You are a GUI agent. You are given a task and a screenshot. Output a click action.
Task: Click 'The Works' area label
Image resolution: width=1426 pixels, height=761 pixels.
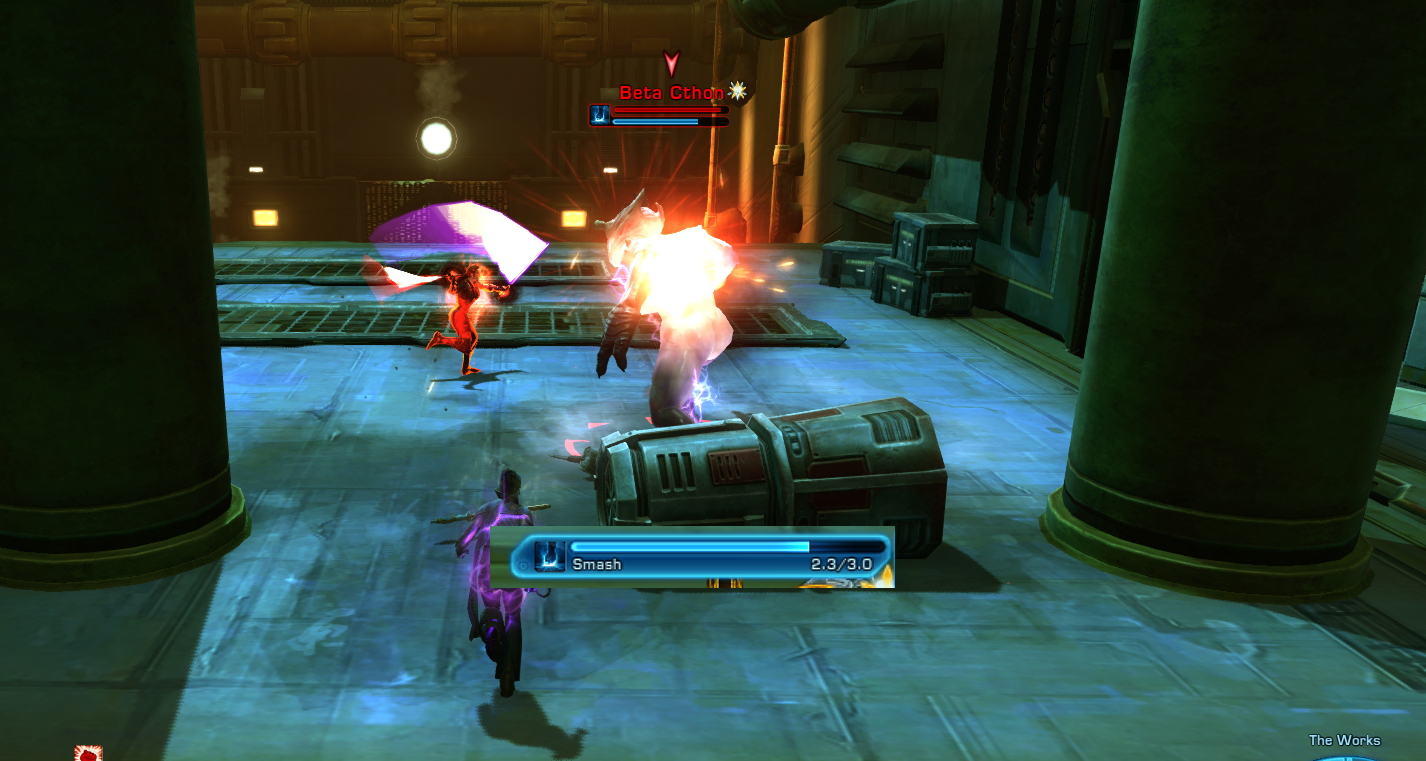point(1345,740)
